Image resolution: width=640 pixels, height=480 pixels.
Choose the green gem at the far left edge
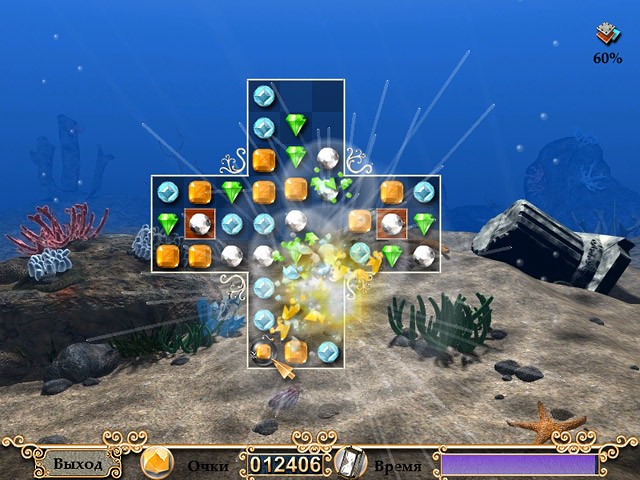click(x=167, y=223)
